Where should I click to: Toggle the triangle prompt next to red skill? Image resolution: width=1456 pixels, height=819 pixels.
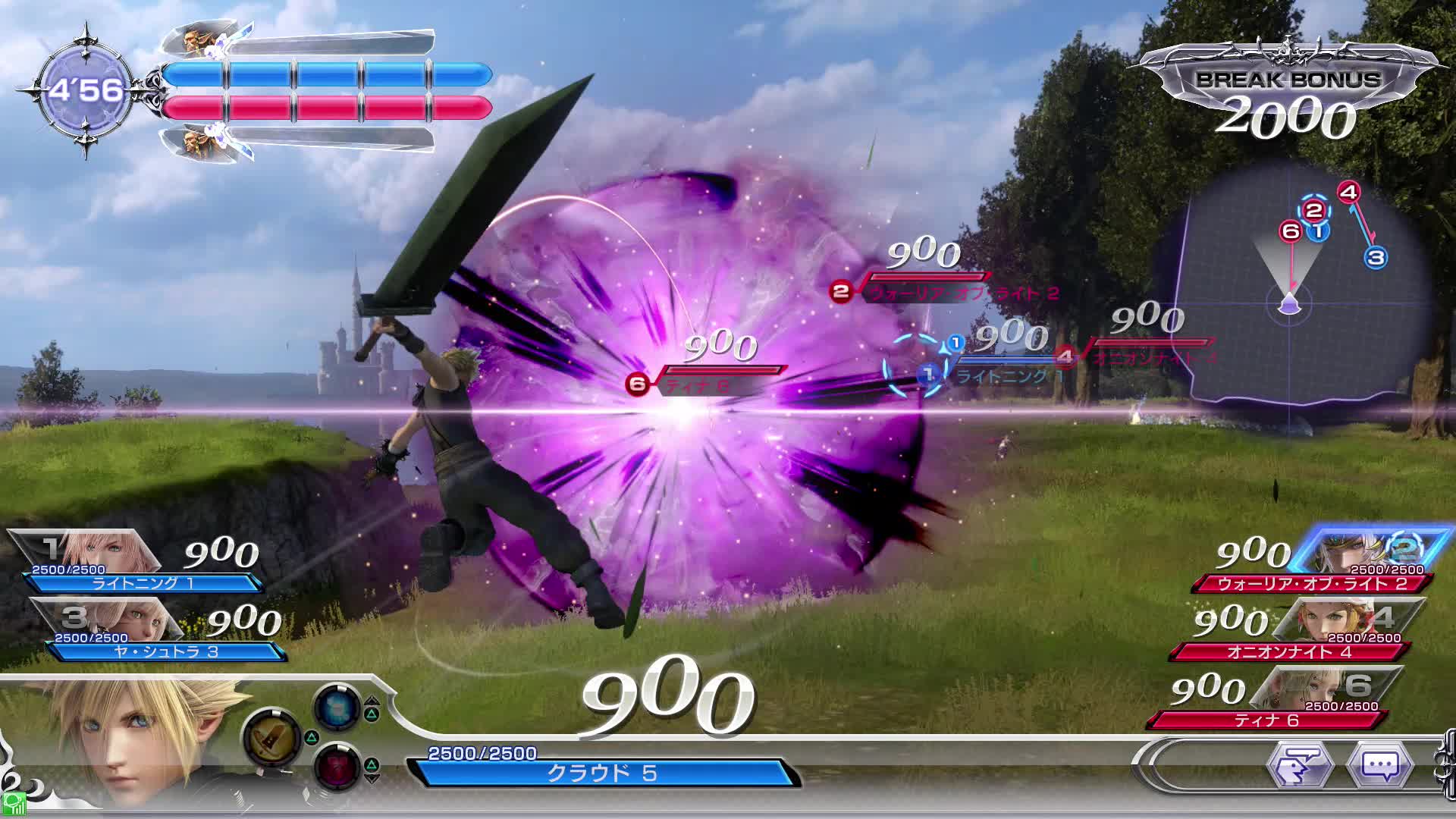(372, 763)
